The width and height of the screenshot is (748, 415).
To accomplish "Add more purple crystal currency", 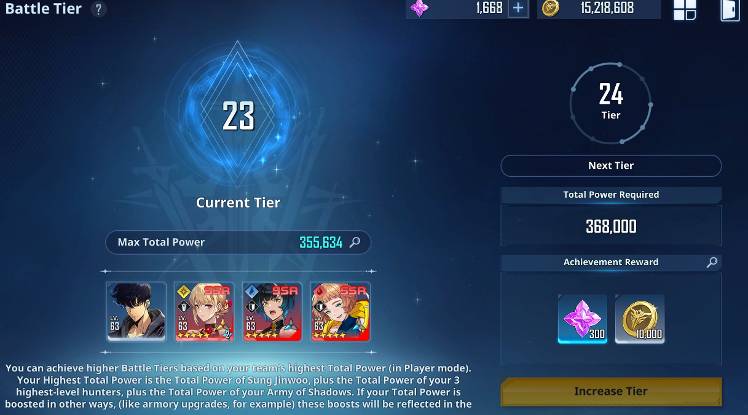I will pos(518,8).
